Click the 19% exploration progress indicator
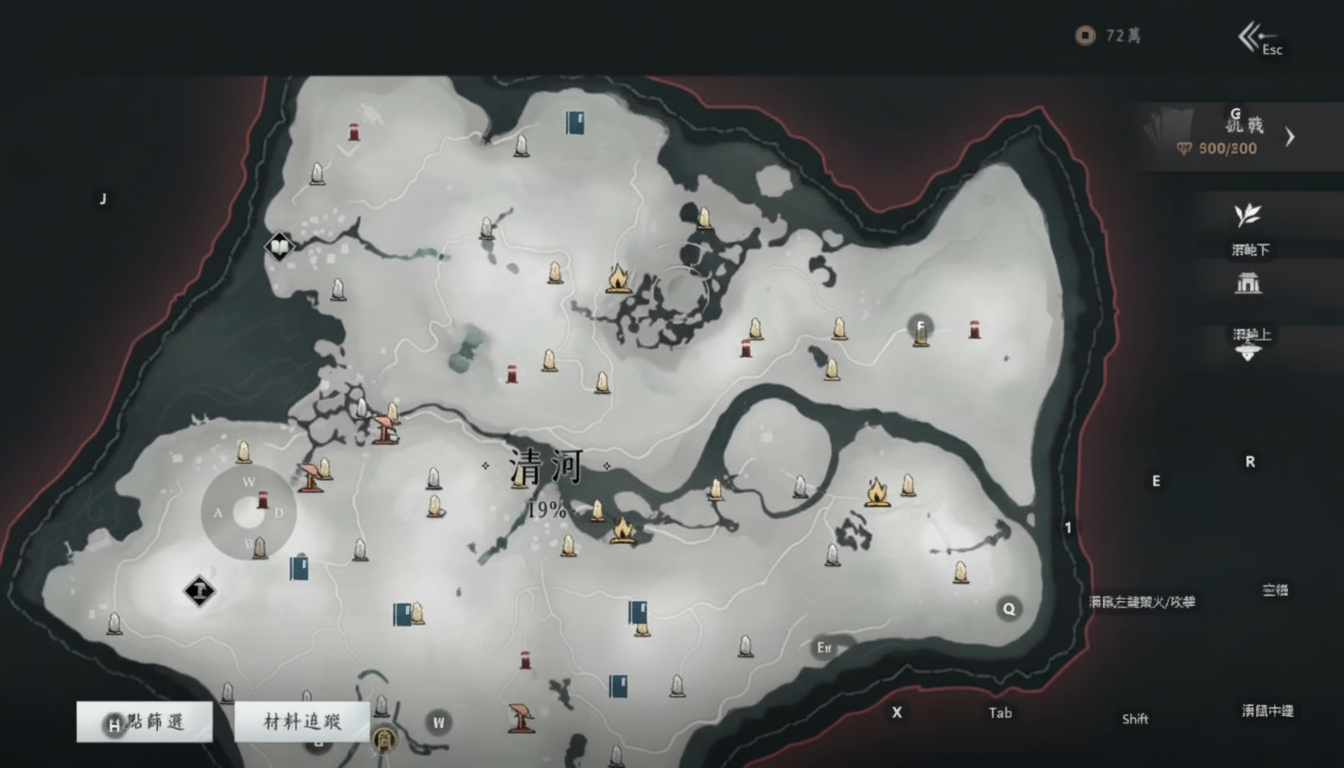Image resolution: width=1344 pixels, height=768 pixels. coord(546,508)
